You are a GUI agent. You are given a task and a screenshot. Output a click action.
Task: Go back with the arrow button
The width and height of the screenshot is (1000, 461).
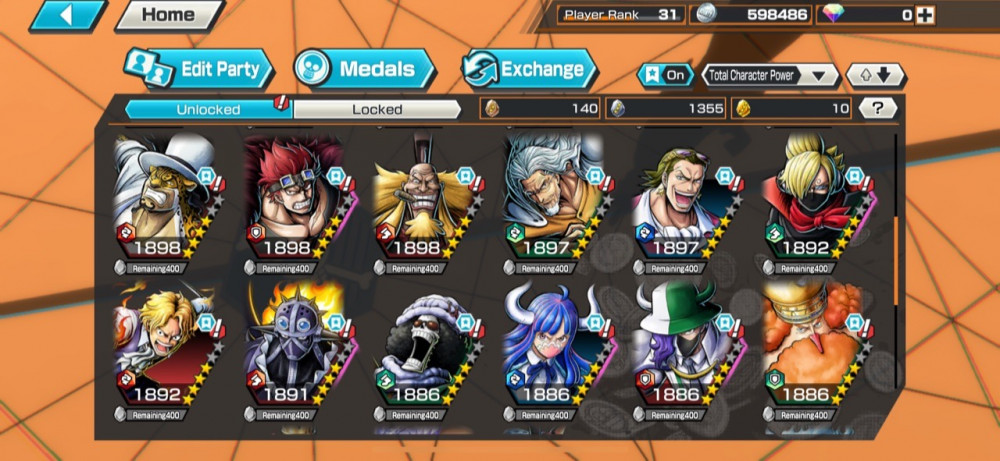point(68,16)
